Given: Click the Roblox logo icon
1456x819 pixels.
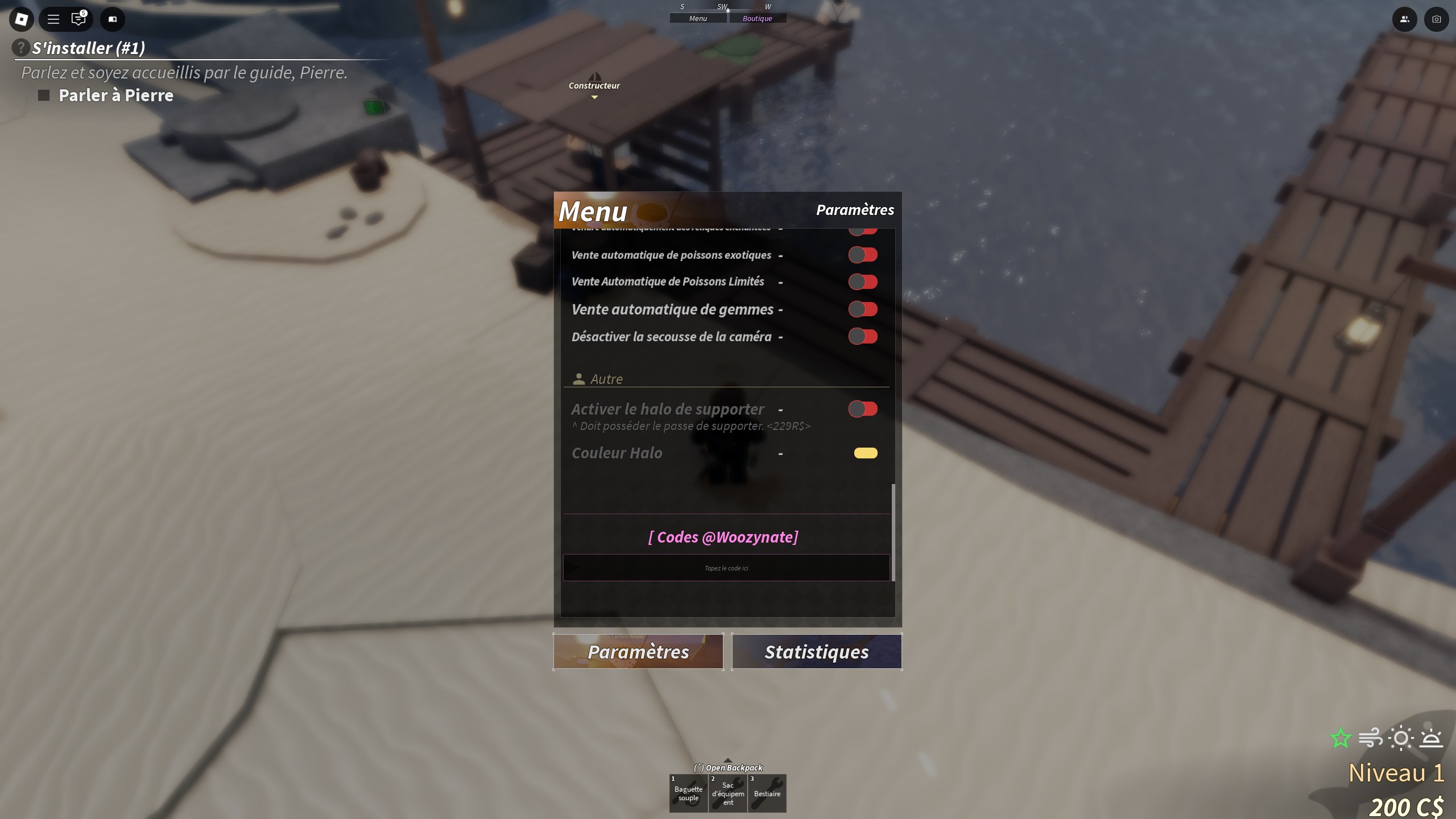Looking at the screenshot, I should point(21,19).
